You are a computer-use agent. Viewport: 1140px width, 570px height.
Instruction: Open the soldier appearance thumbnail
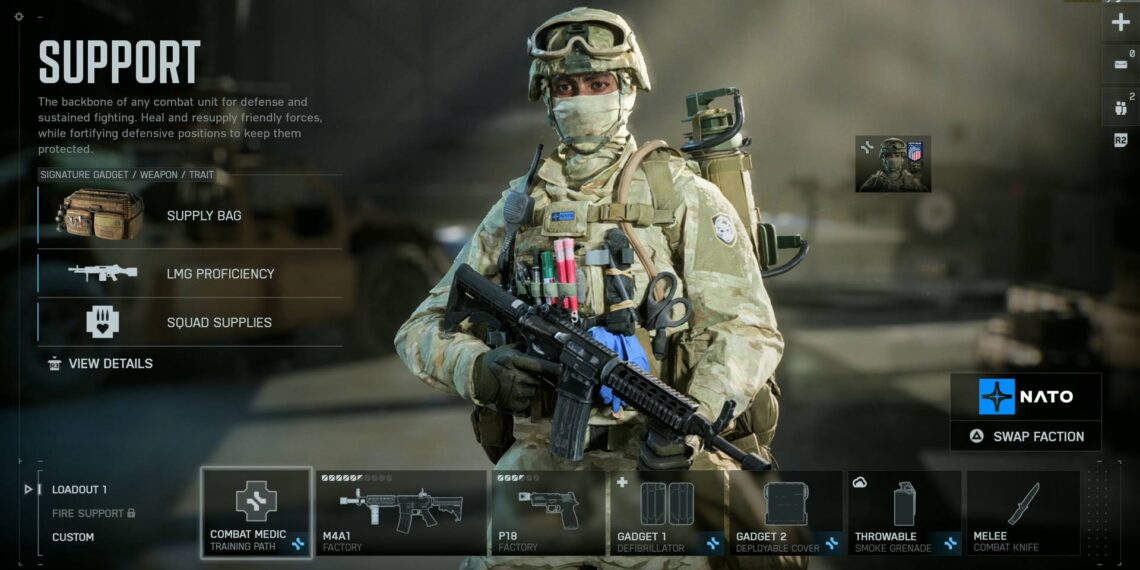[x=893, y=164]
